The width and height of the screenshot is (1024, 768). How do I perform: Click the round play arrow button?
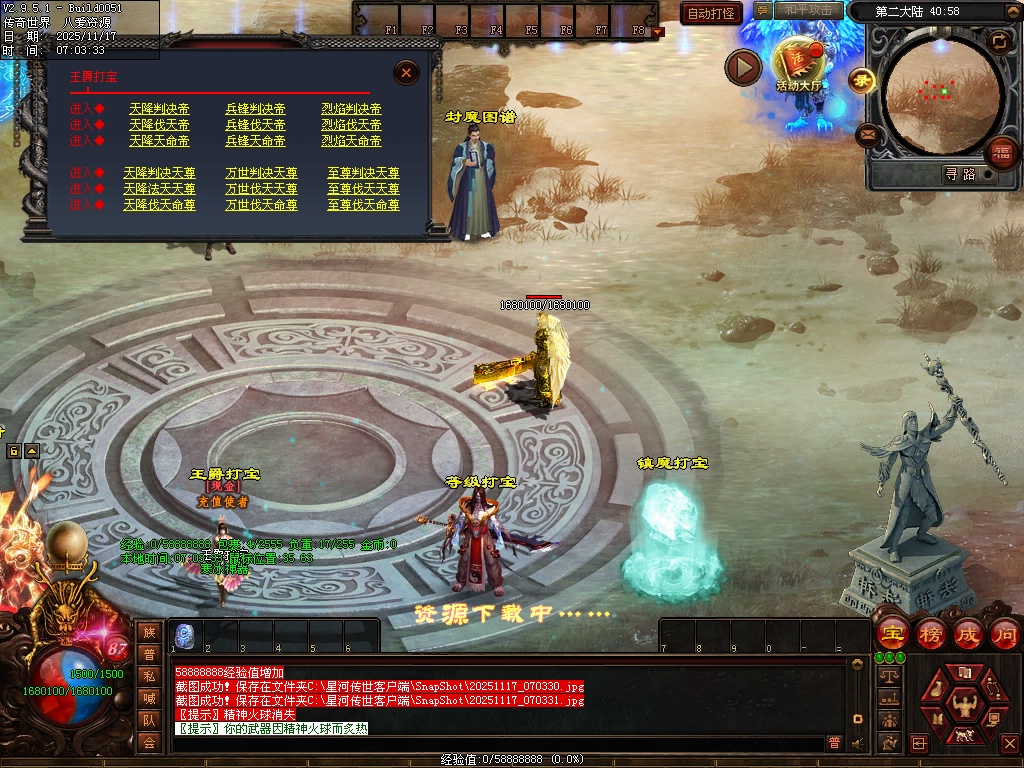743,67
